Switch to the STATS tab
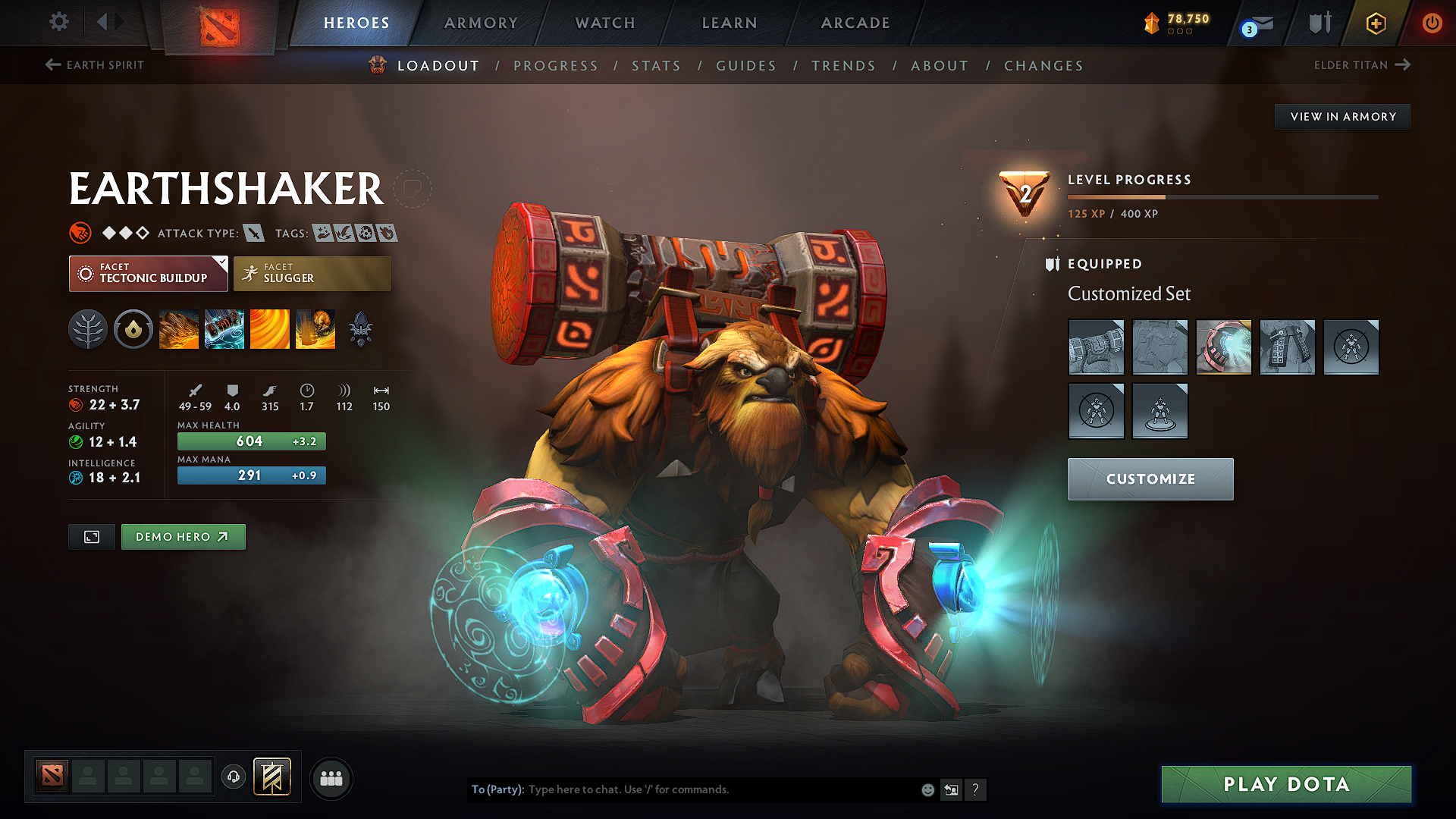The width and height of the screenshot is (1456, 819). tap(656, 66)
